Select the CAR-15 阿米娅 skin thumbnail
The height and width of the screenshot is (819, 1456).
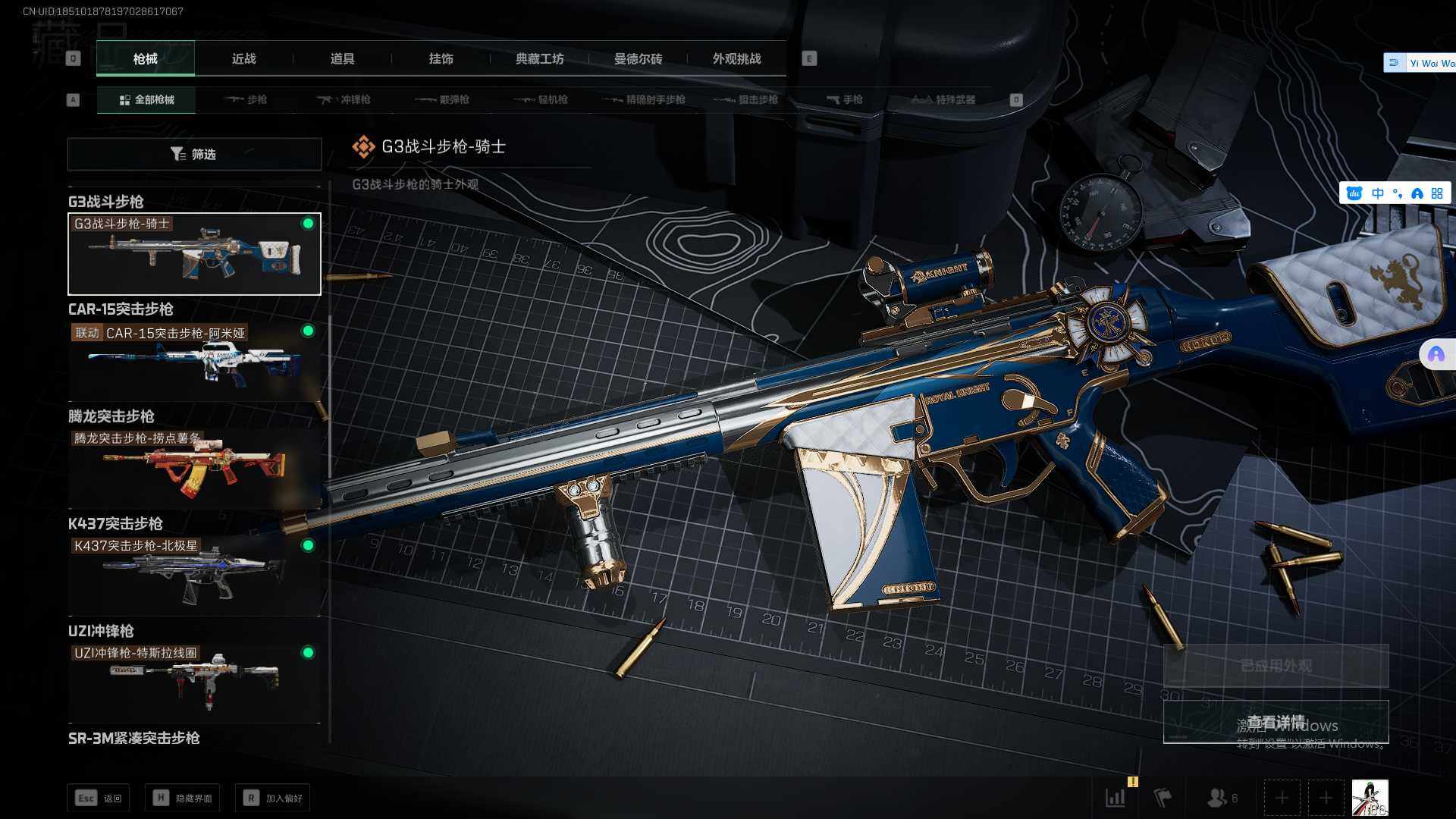pyautogui.click(x=194, y=361)
